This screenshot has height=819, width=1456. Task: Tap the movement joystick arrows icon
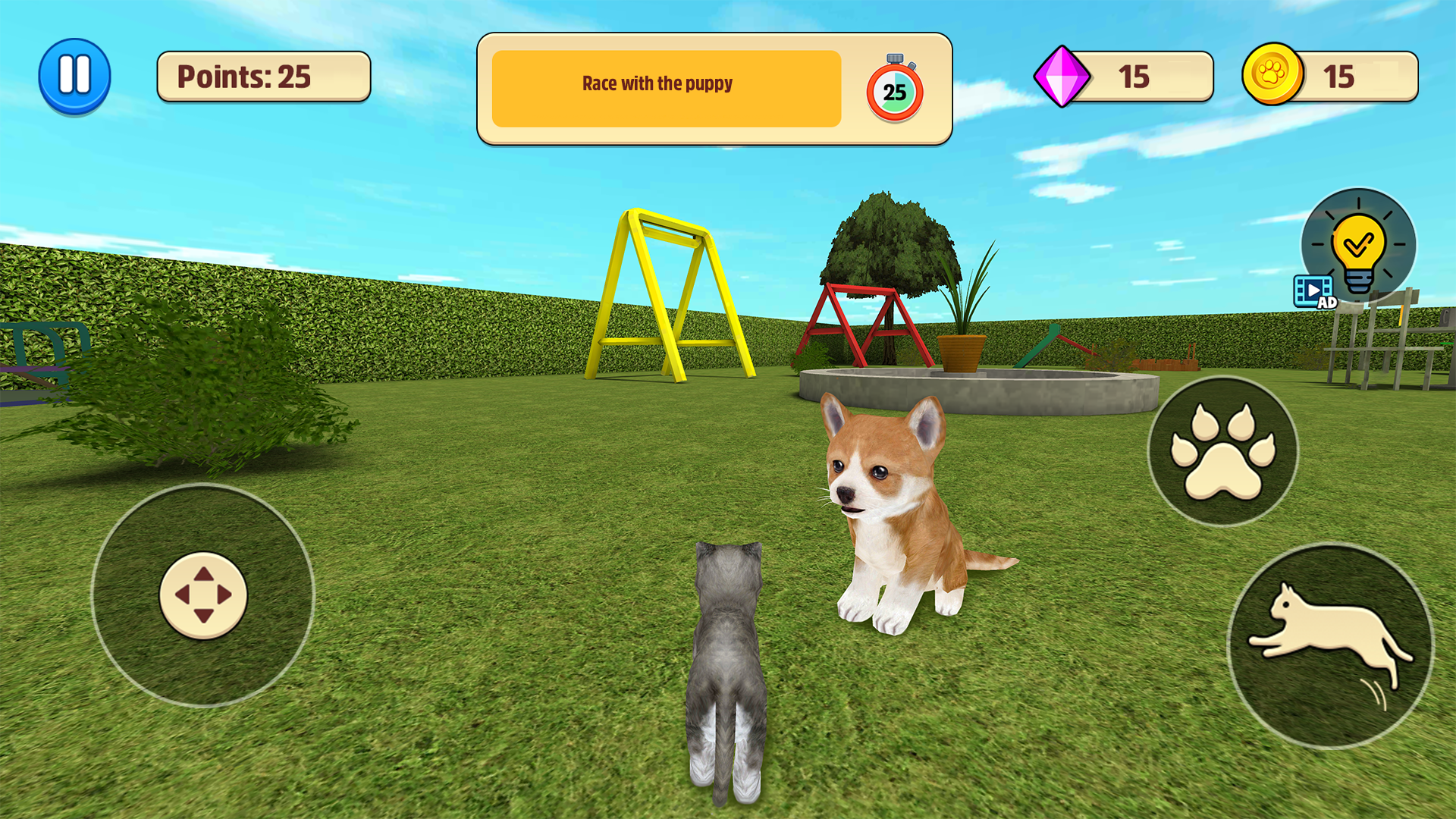click(x=203, y=595)
